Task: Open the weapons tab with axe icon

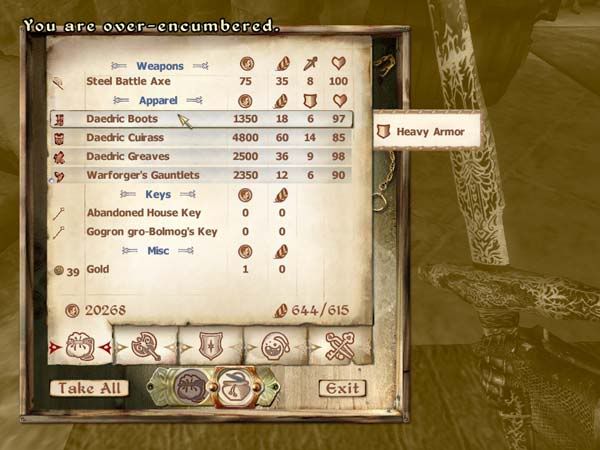Action: [x=145, y=346]
